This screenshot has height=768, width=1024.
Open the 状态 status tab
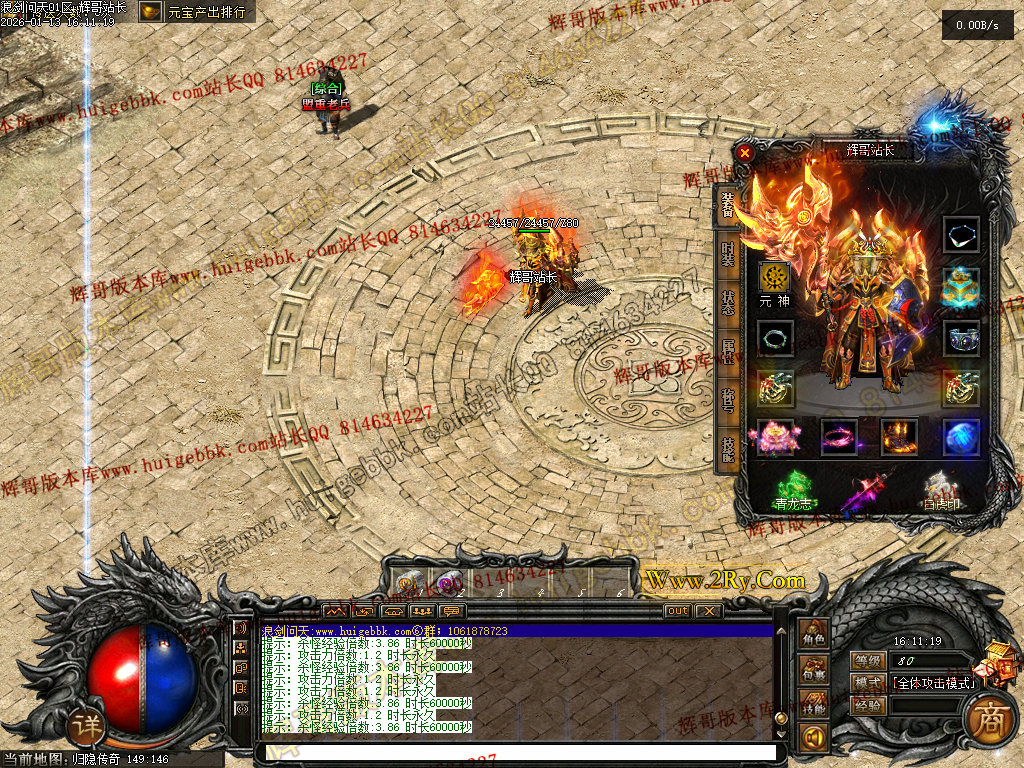728,301
